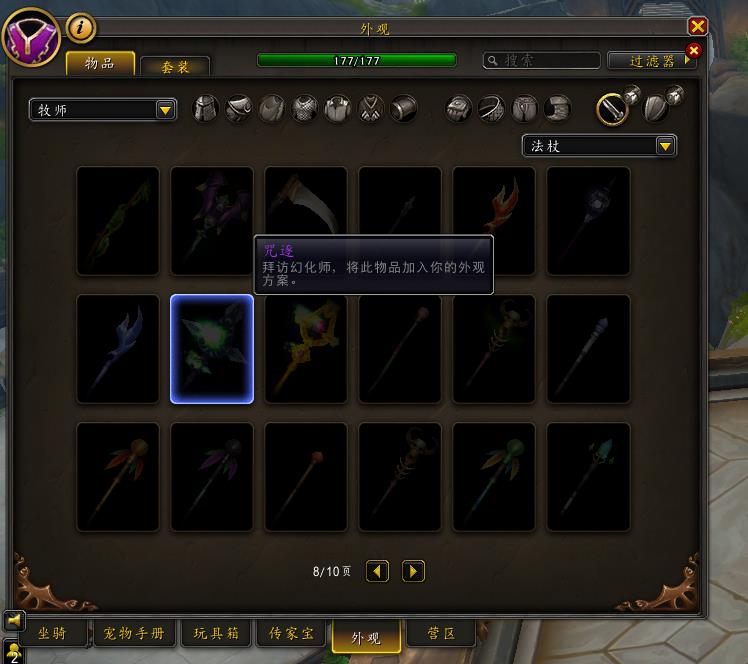Choose the head helmet slot icon
Screen dimensions: 748x664
[205, 108]
